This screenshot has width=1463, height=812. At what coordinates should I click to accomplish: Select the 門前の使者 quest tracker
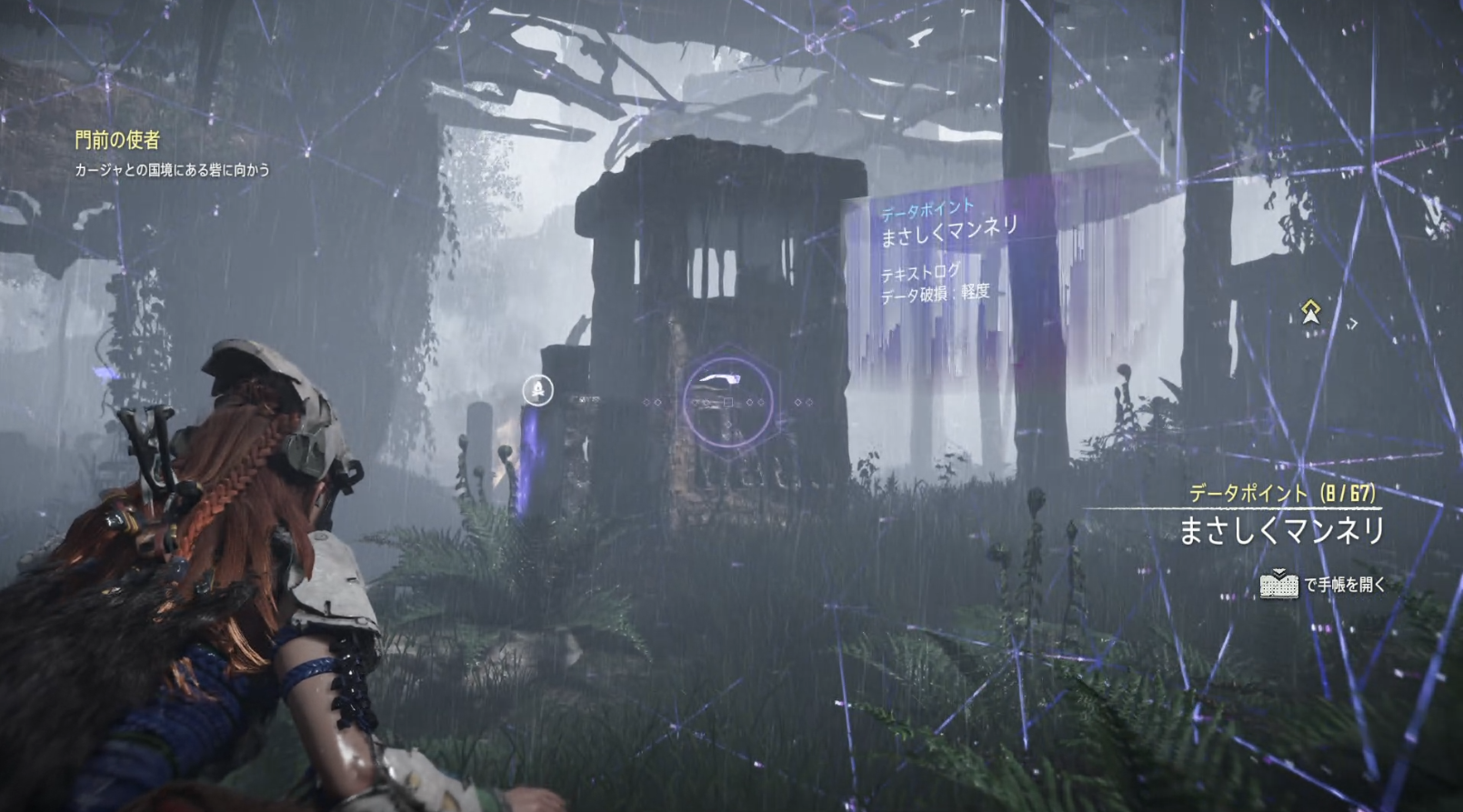point(117,140)
